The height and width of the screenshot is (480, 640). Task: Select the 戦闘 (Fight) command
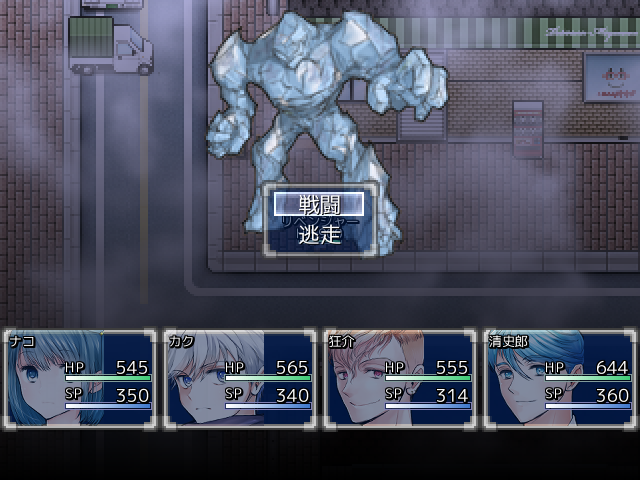pyautogui.click(x=320, y=205)
